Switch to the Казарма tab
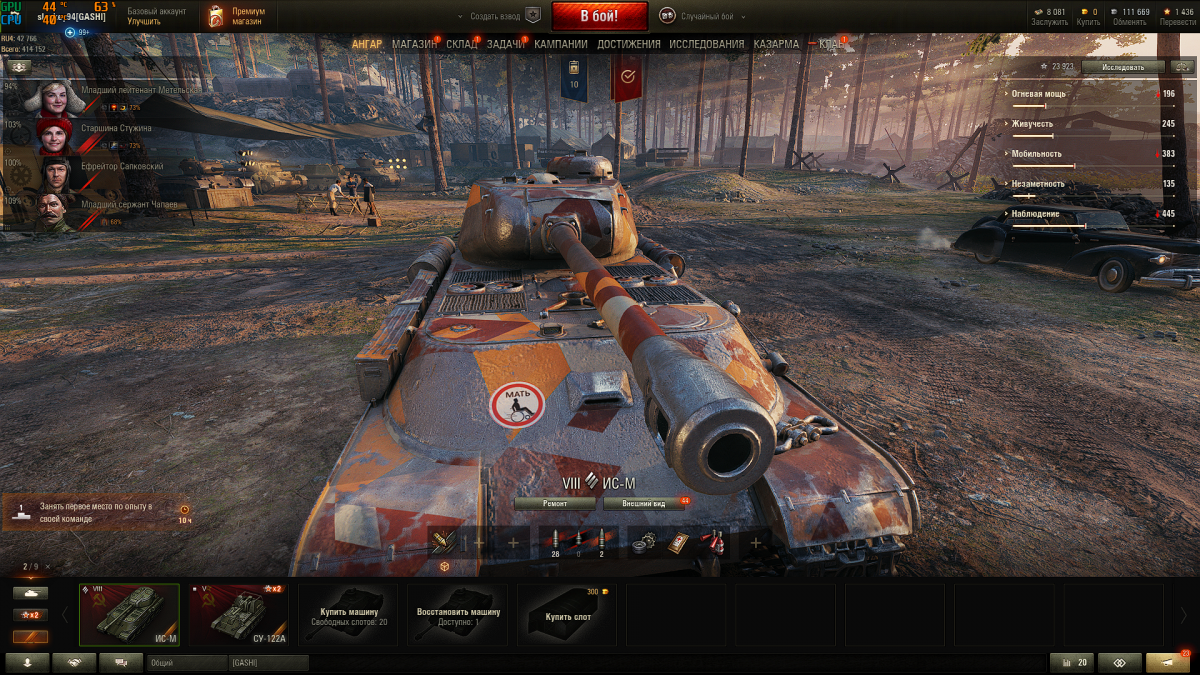The width and height of the screenshot is (1200, 675). 776,45
